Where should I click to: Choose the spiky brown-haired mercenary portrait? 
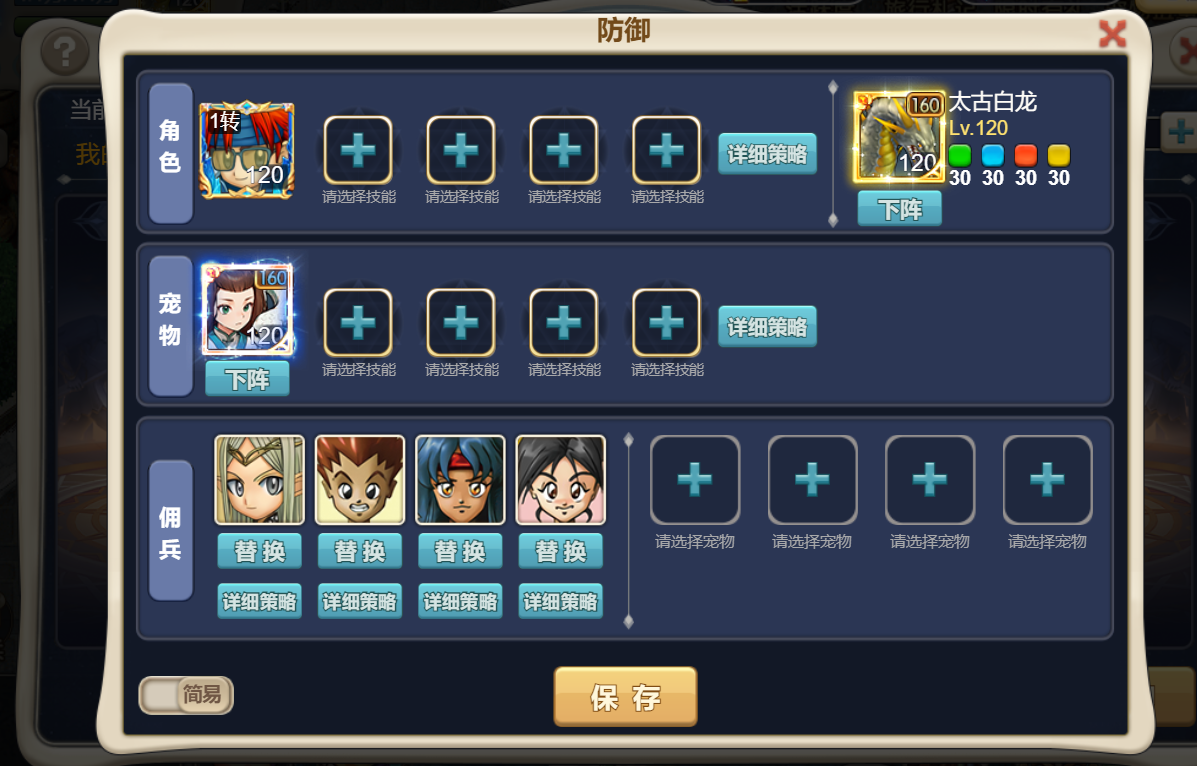360,480
